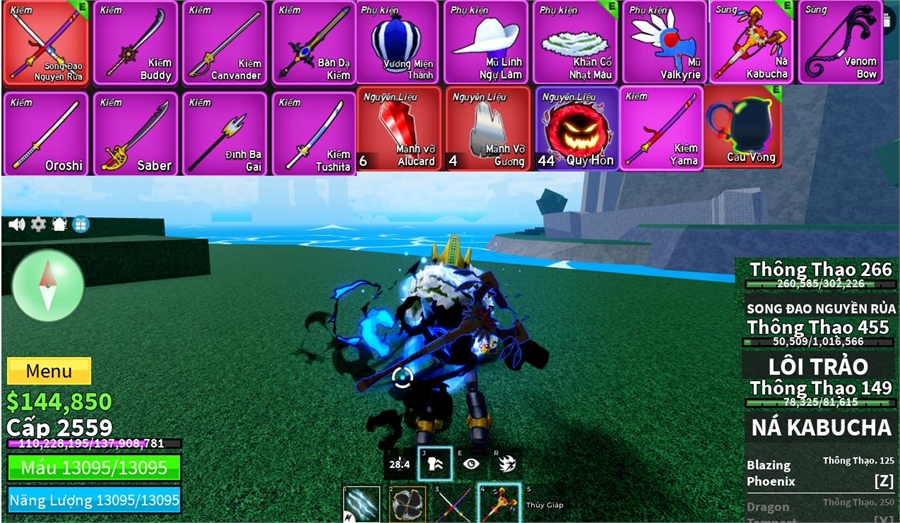Click the Quỷ Hồn material slot
Image resolution: width=900 pixels, height=523 pixels.
coord(576,128)
